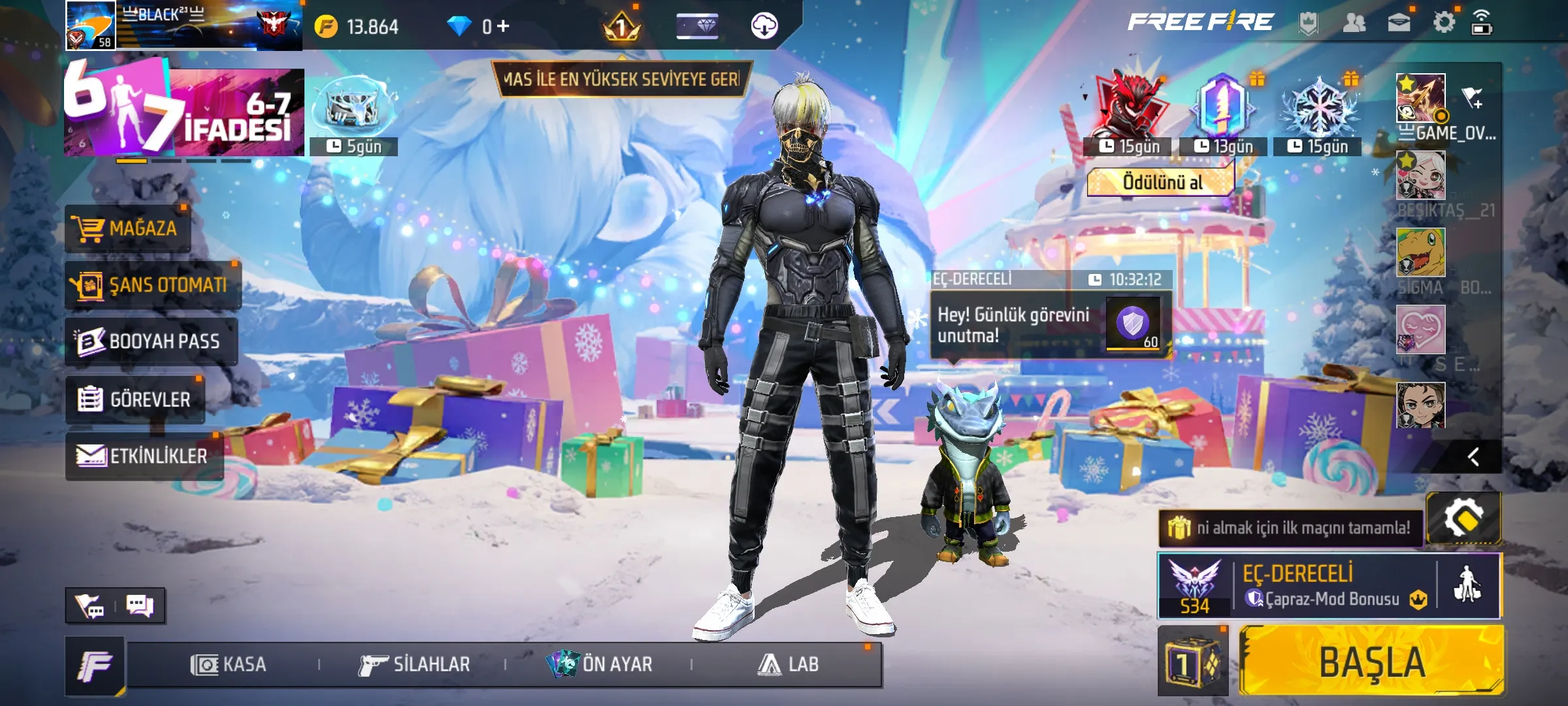The image size is (1568, 706).
Task: Open the BOOYAH PASS menu
Action: [150, 341]
